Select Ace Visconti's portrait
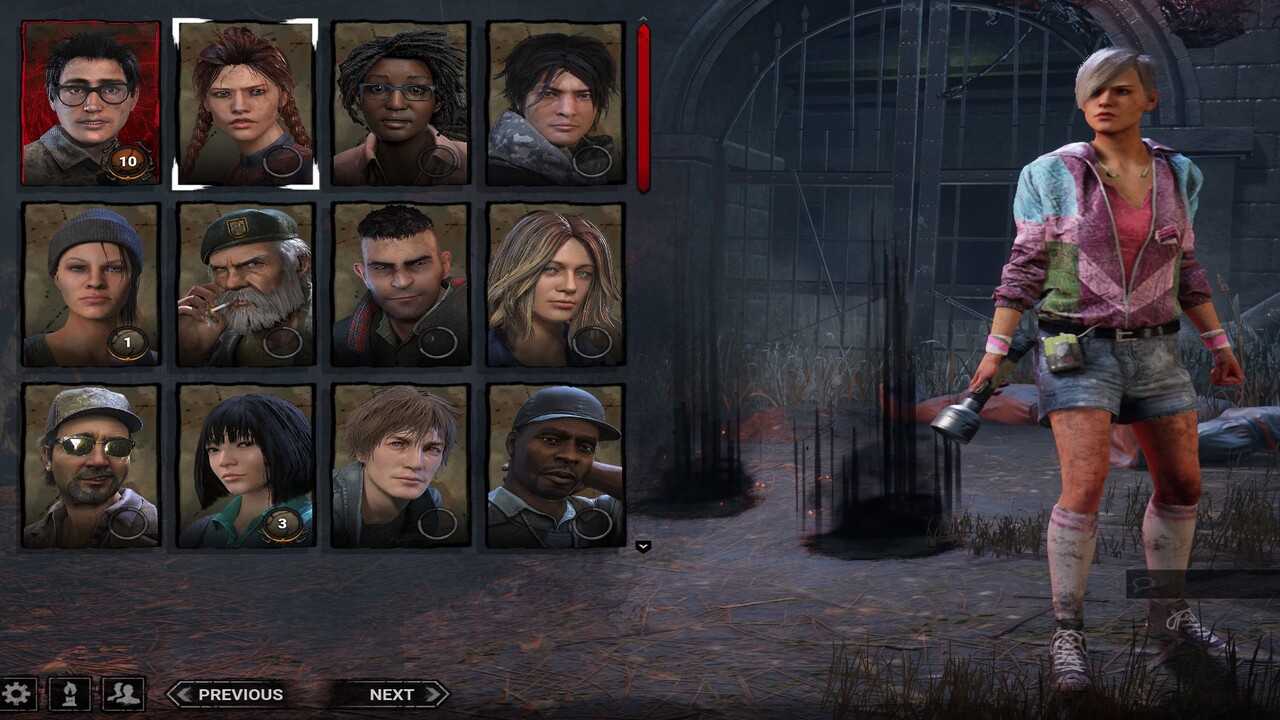This screenshot has height=720, width=1280. click(85, 460)
